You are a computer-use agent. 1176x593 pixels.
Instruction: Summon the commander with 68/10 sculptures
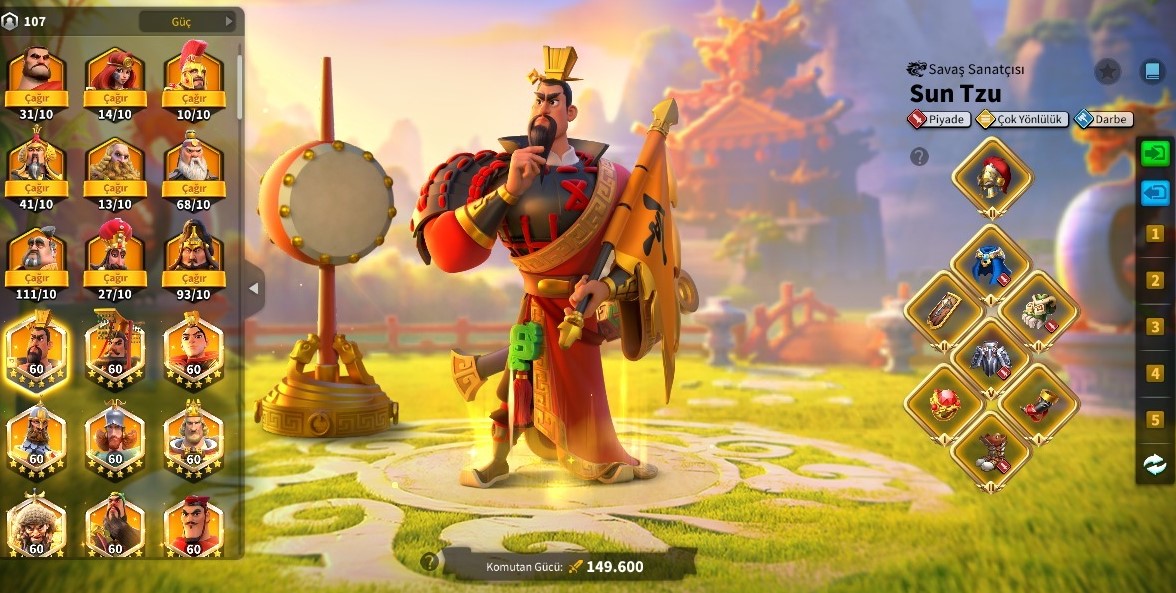tap(194, 187)
